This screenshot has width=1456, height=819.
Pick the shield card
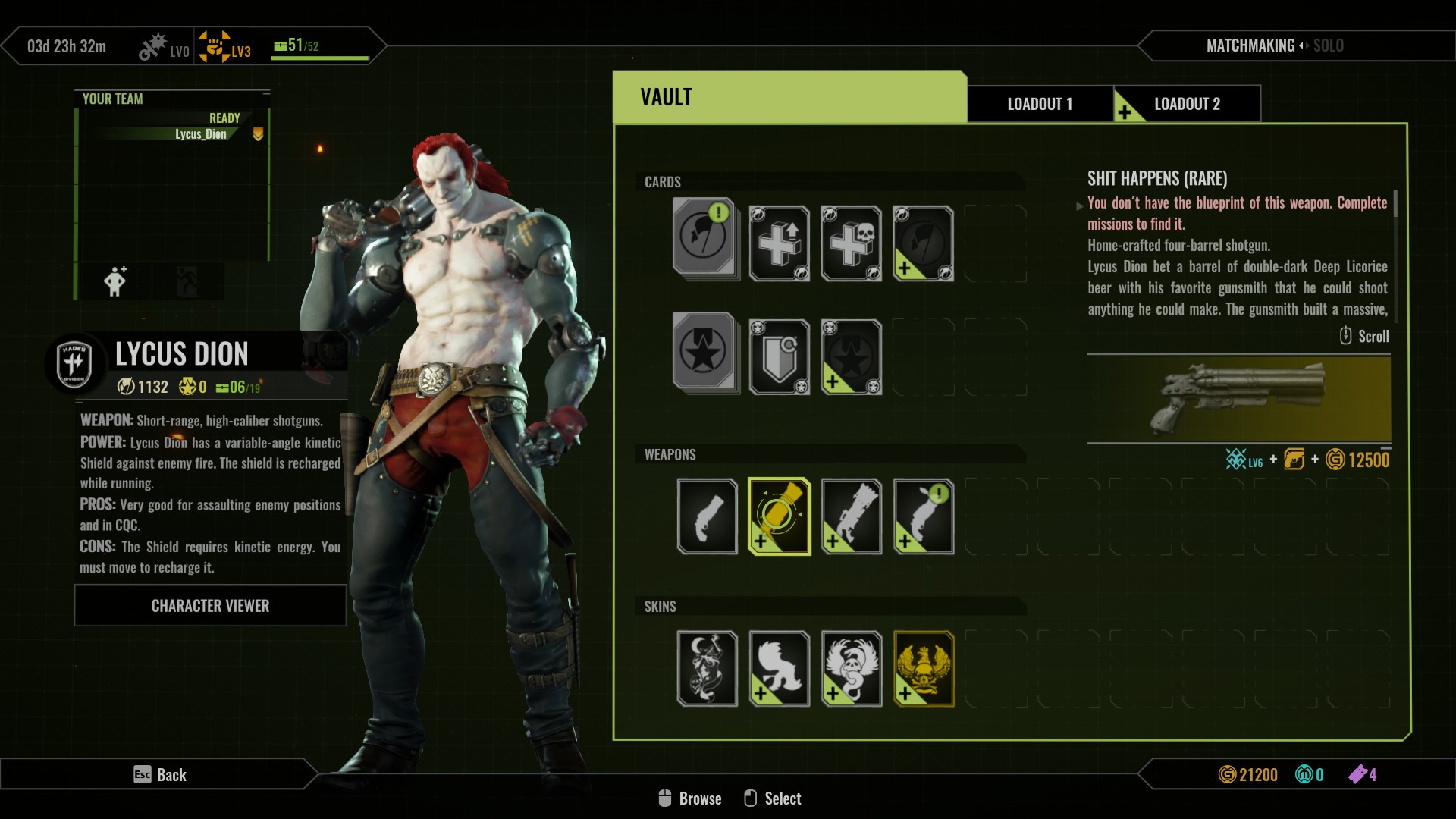(779, 357)
